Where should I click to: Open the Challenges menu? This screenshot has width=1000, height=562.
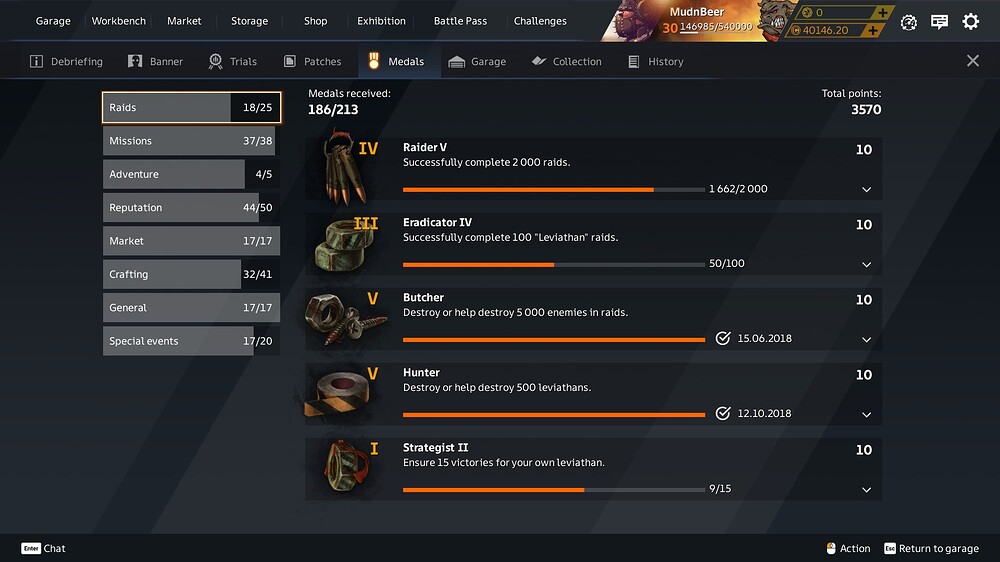[540, 21]
